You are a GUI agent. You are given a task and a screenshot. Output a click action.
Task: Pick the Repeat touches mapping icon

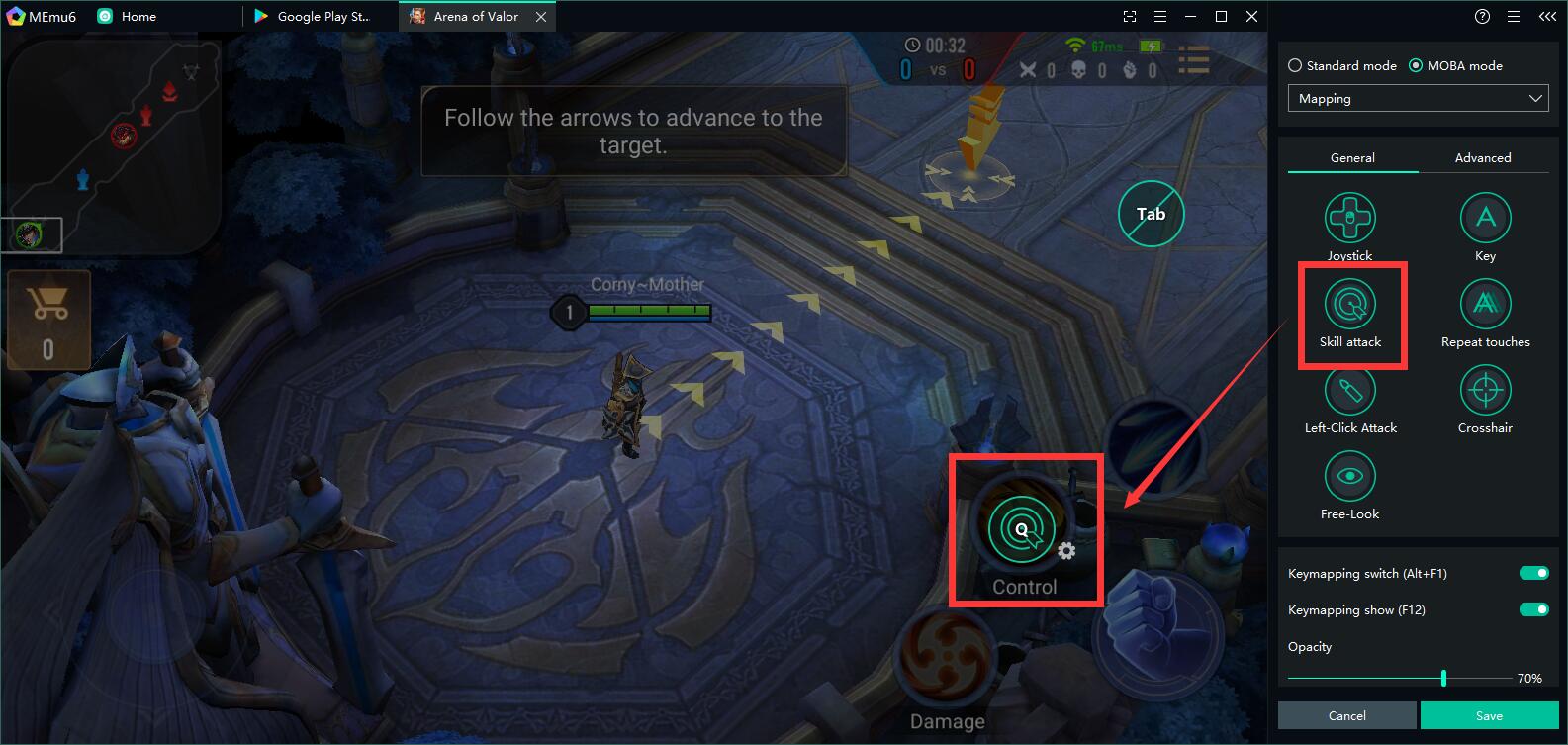tap(1485, 305)
